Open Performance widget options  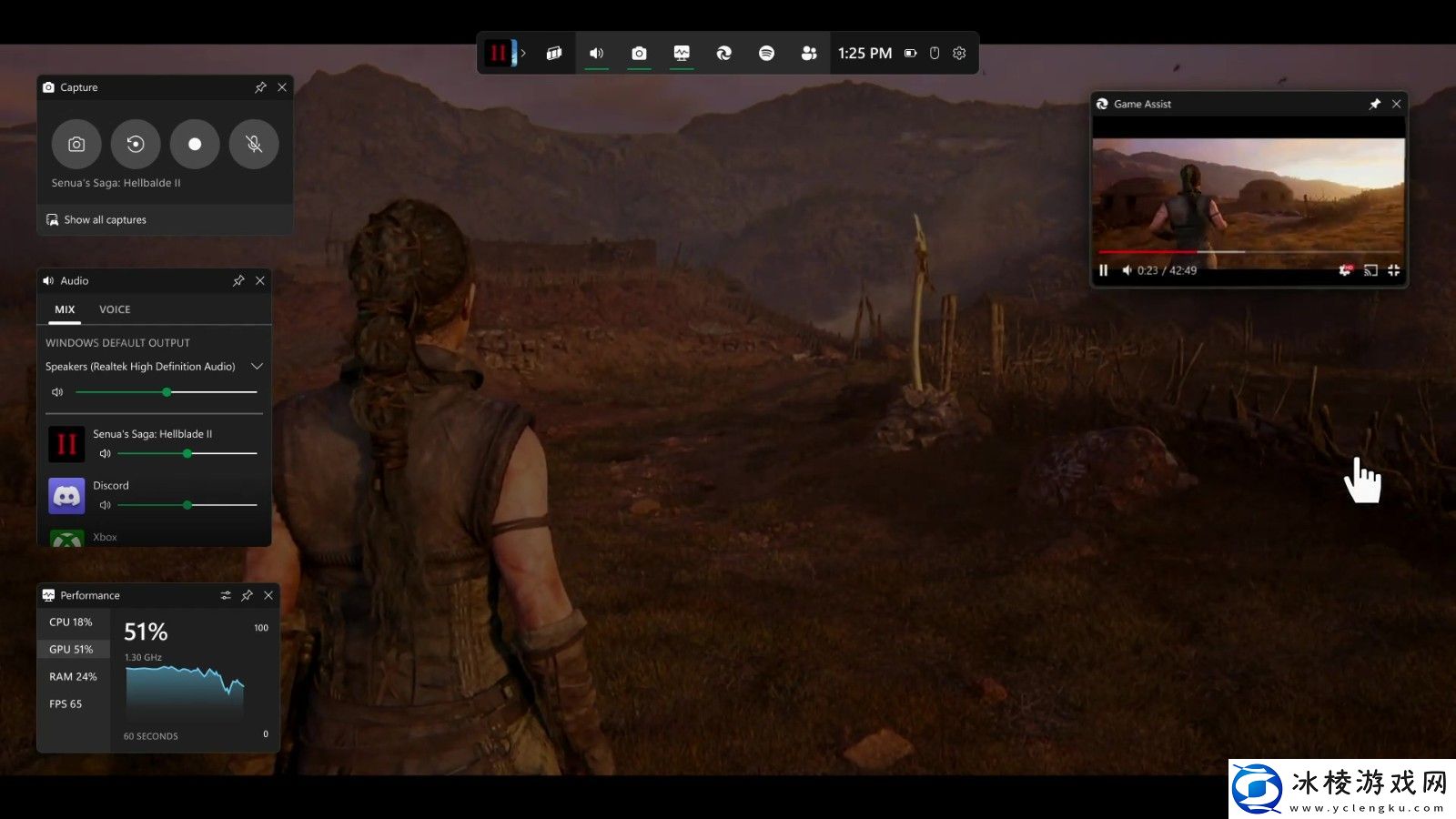pos(226,596)
